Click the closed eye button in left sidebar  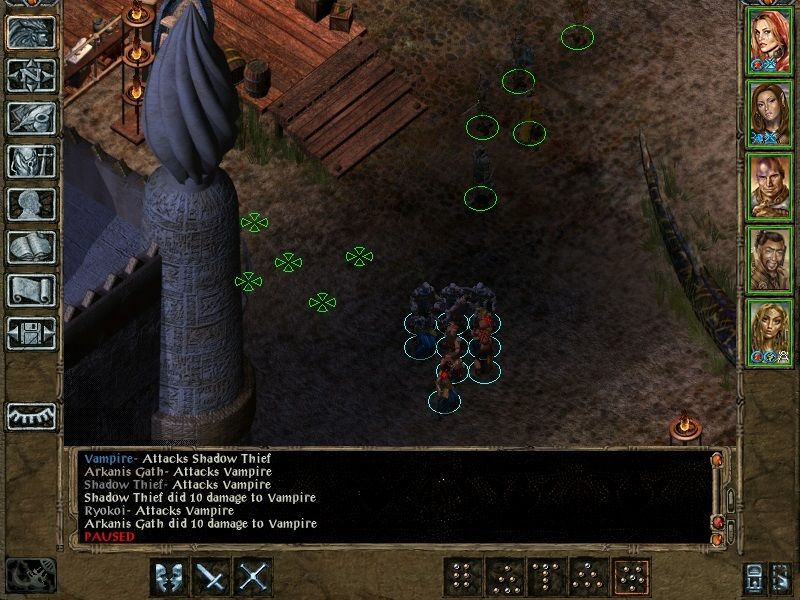[32, 416]
